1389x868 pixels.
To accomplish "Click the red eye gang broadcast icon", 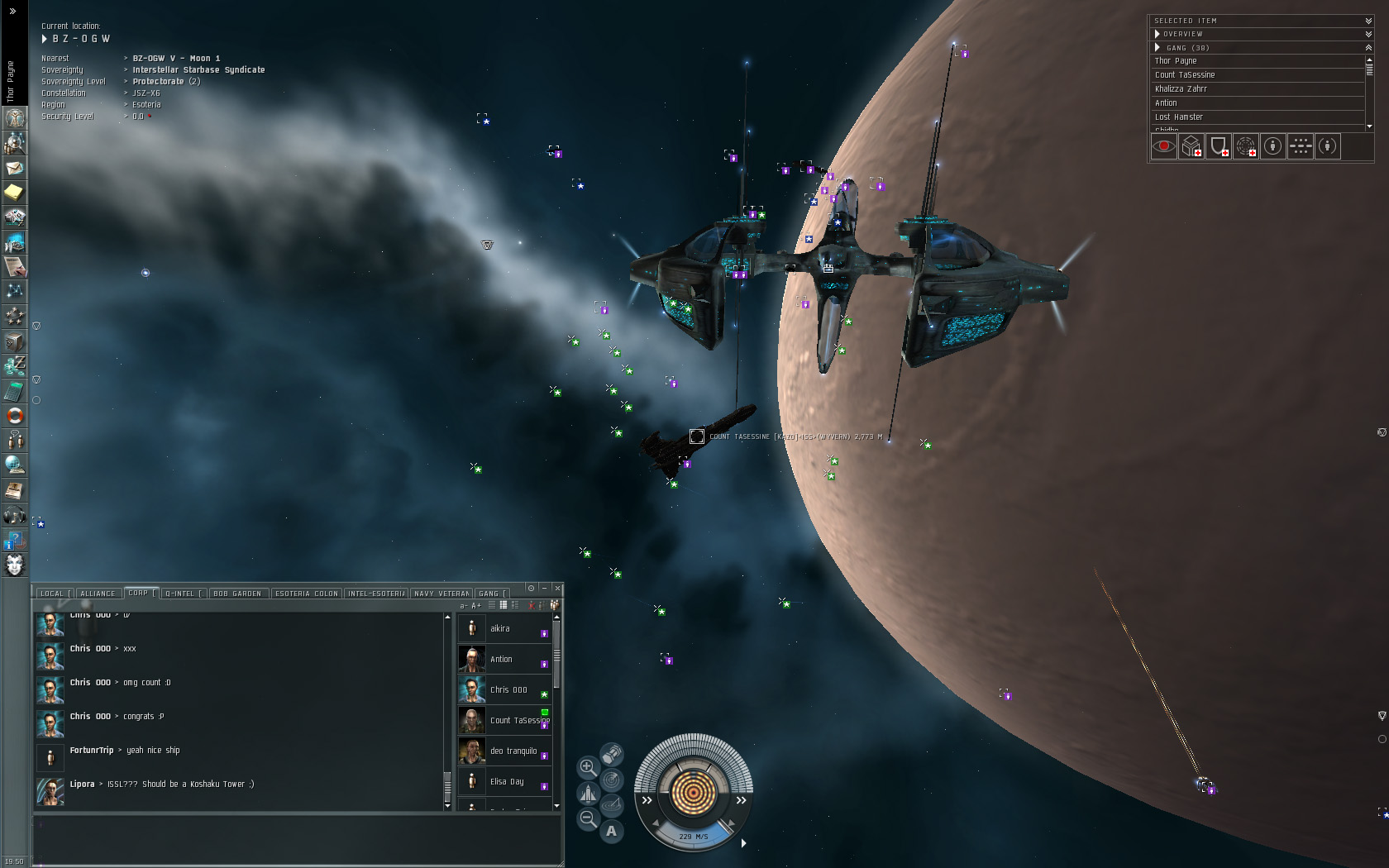I will pyautogui.click(x=1163, y=146).
